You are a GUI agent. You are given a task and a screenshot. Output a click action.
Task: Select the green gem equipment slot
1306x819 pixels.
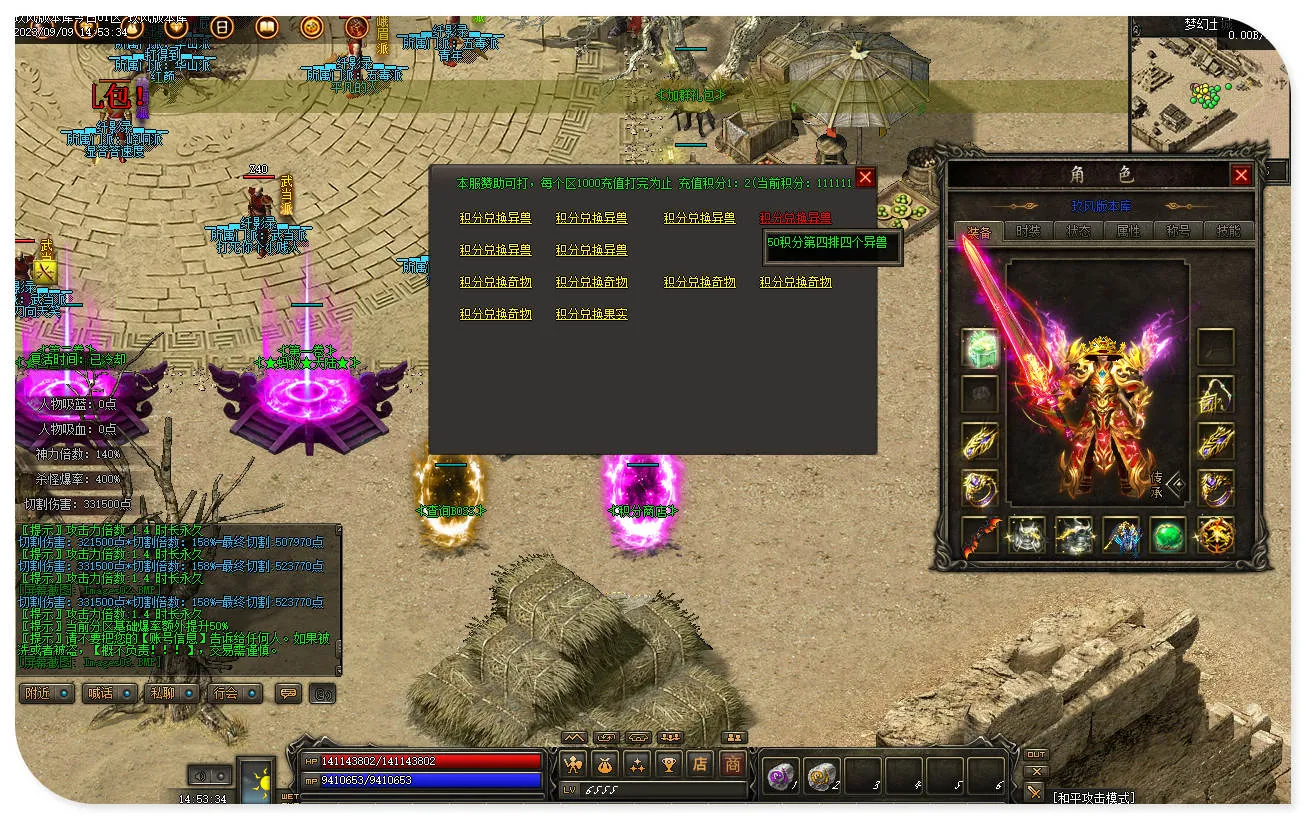tap(1167, 535)
